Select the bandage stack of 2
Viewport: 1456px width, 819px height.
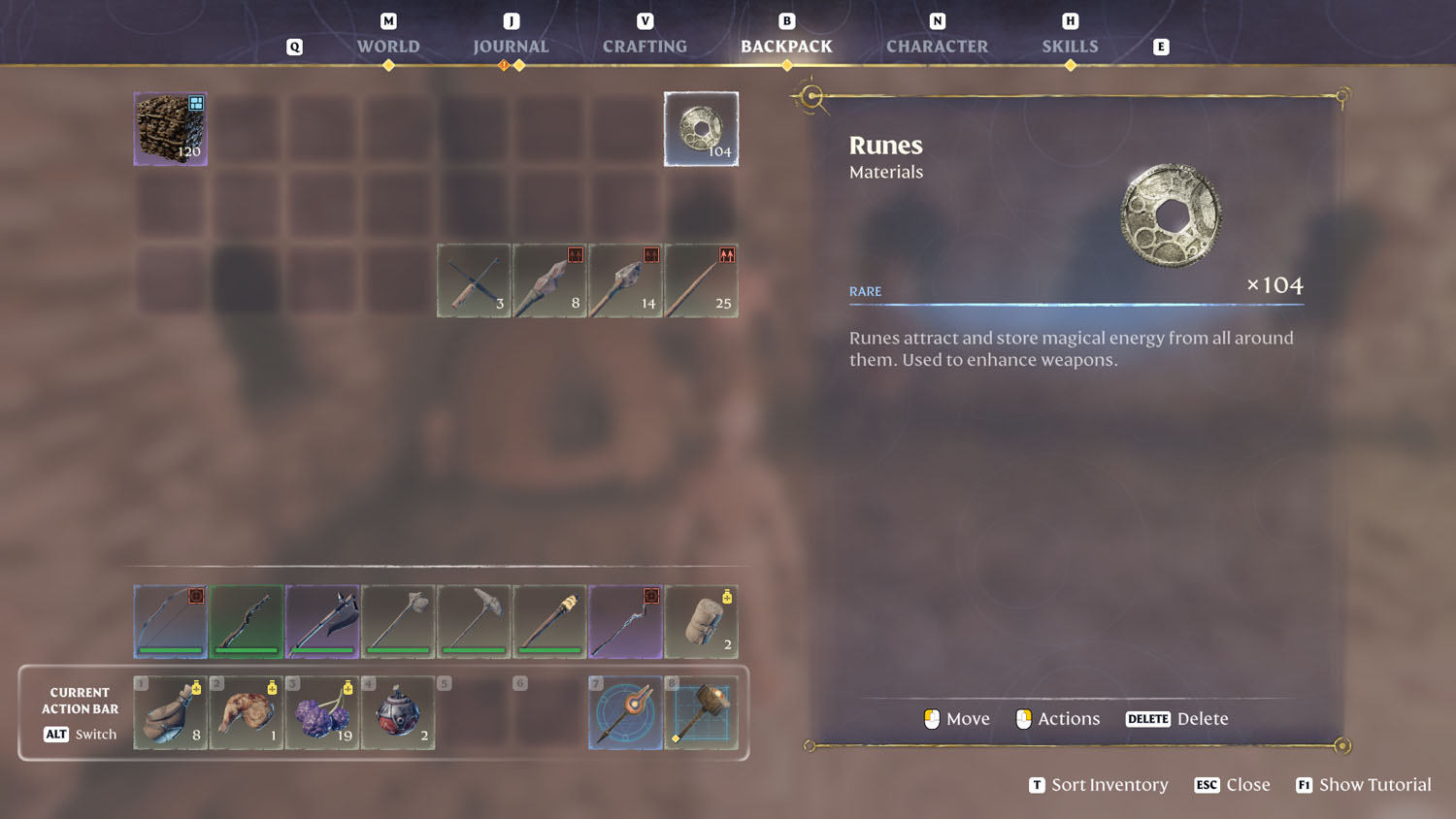(701, 621)
